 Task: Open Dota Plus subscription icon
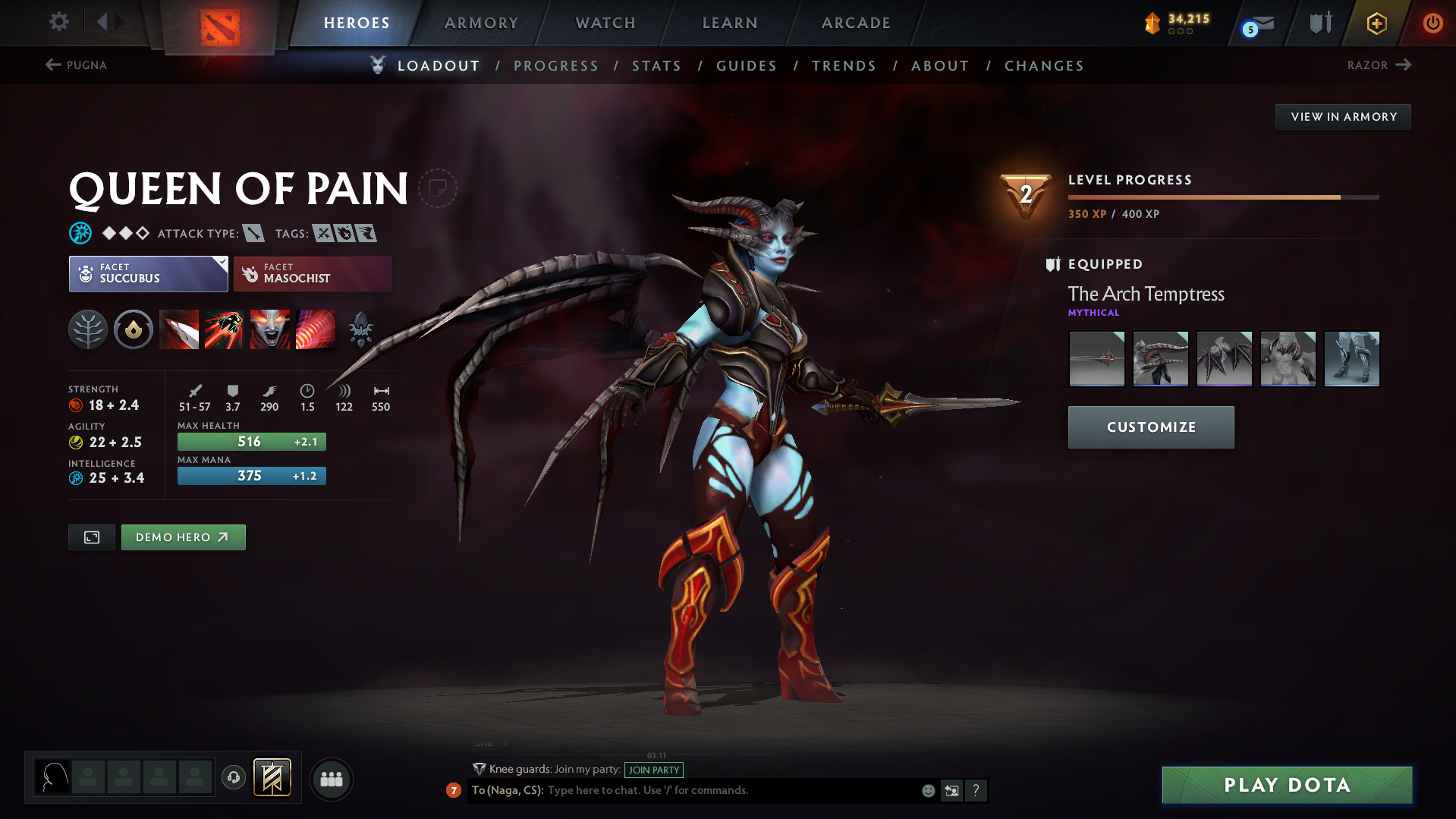click(1376, 24)
